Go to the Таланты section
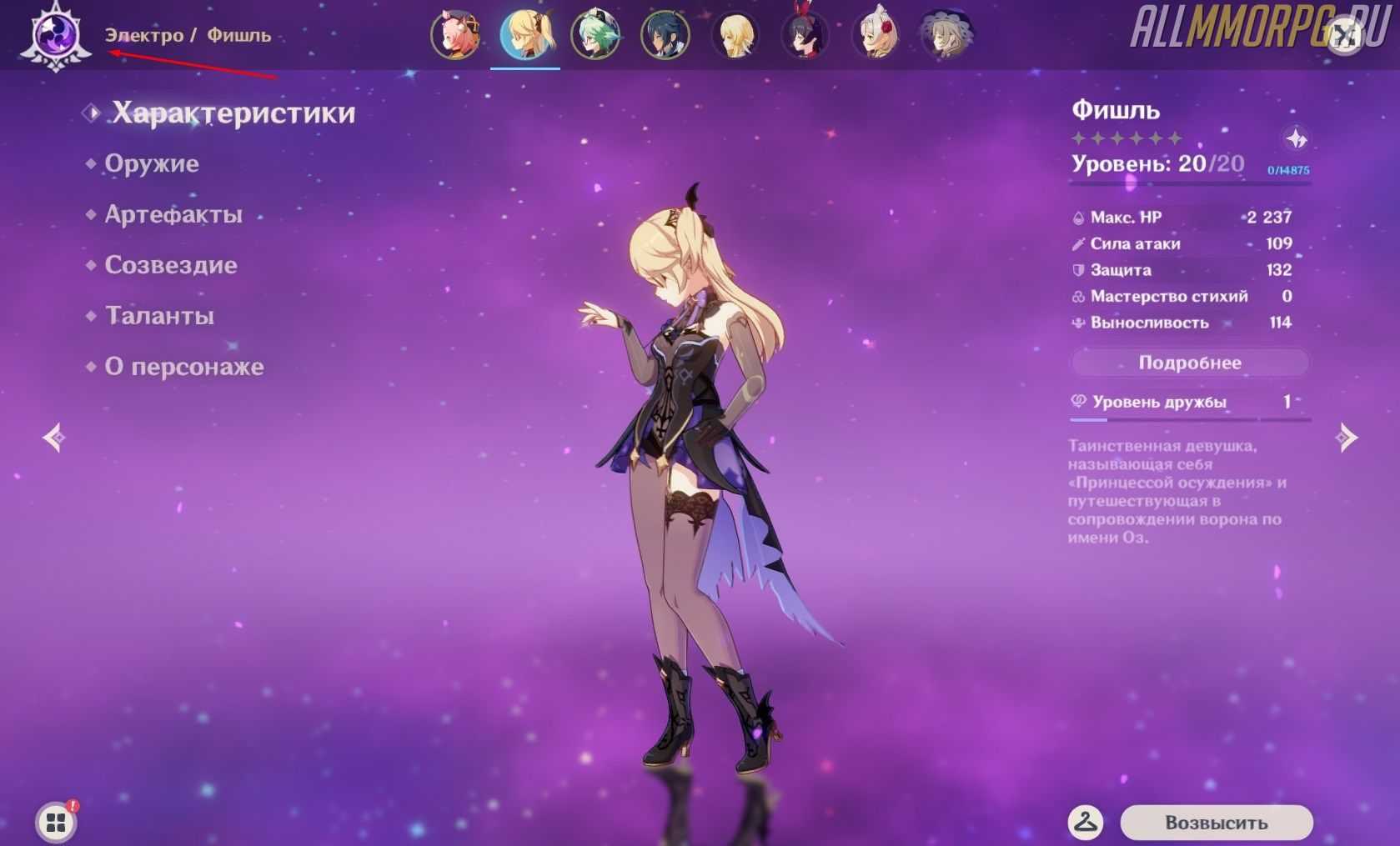This screenshot has width=1400, height=846. (x=159, y=316)
